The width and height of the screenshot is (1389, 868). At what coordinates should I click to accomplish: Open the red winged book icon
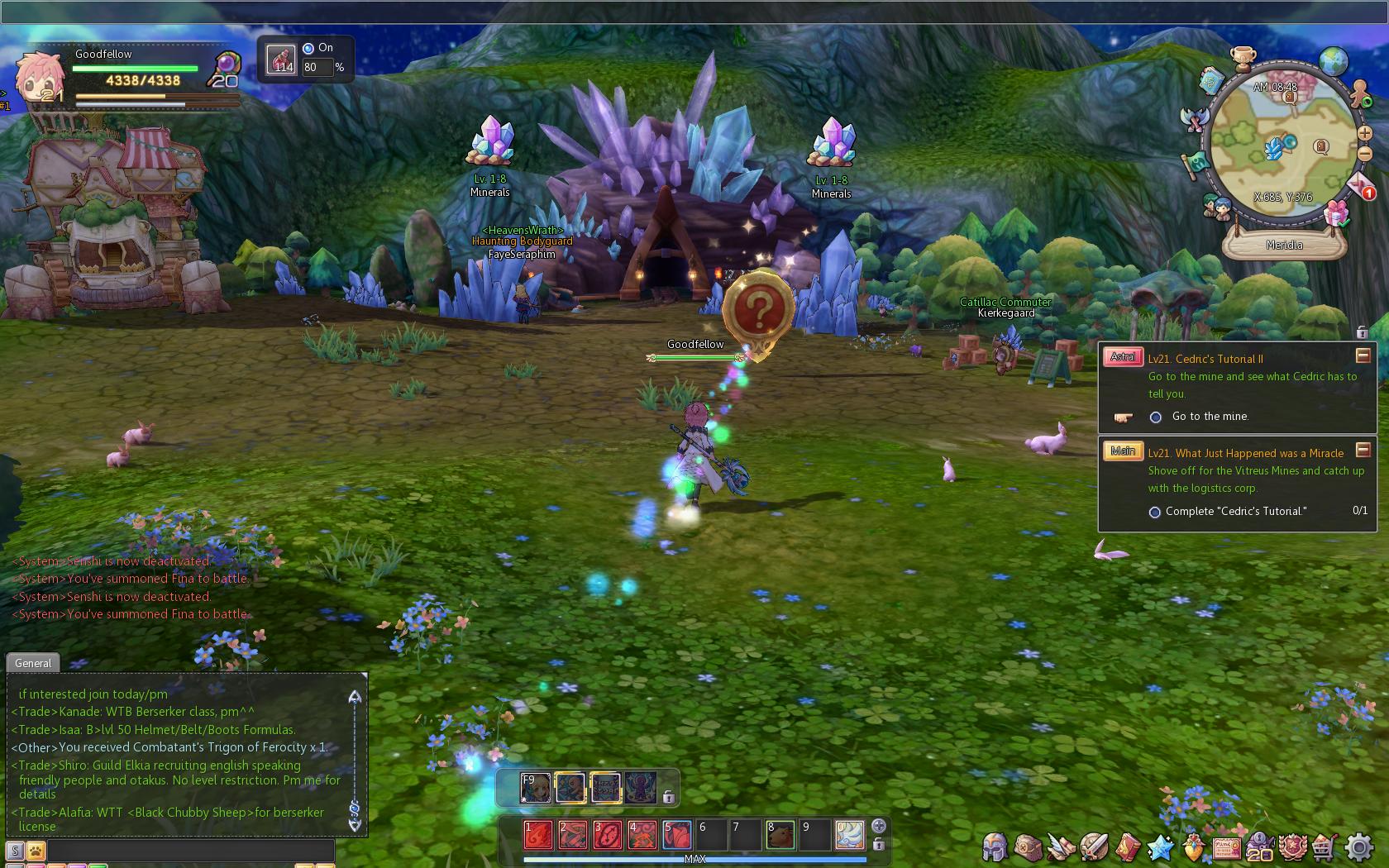[x=1128, y=847]
